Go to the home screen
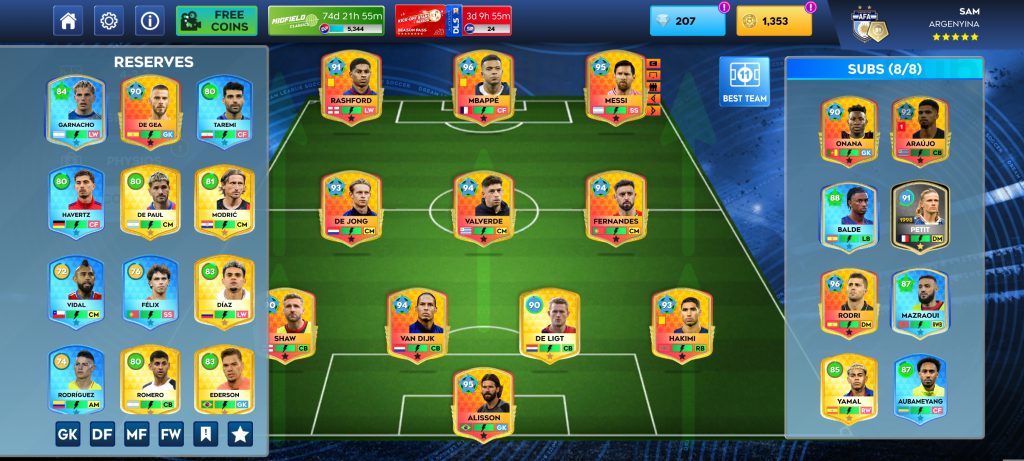Viewport: 1024px width, 461px height. 68,20
